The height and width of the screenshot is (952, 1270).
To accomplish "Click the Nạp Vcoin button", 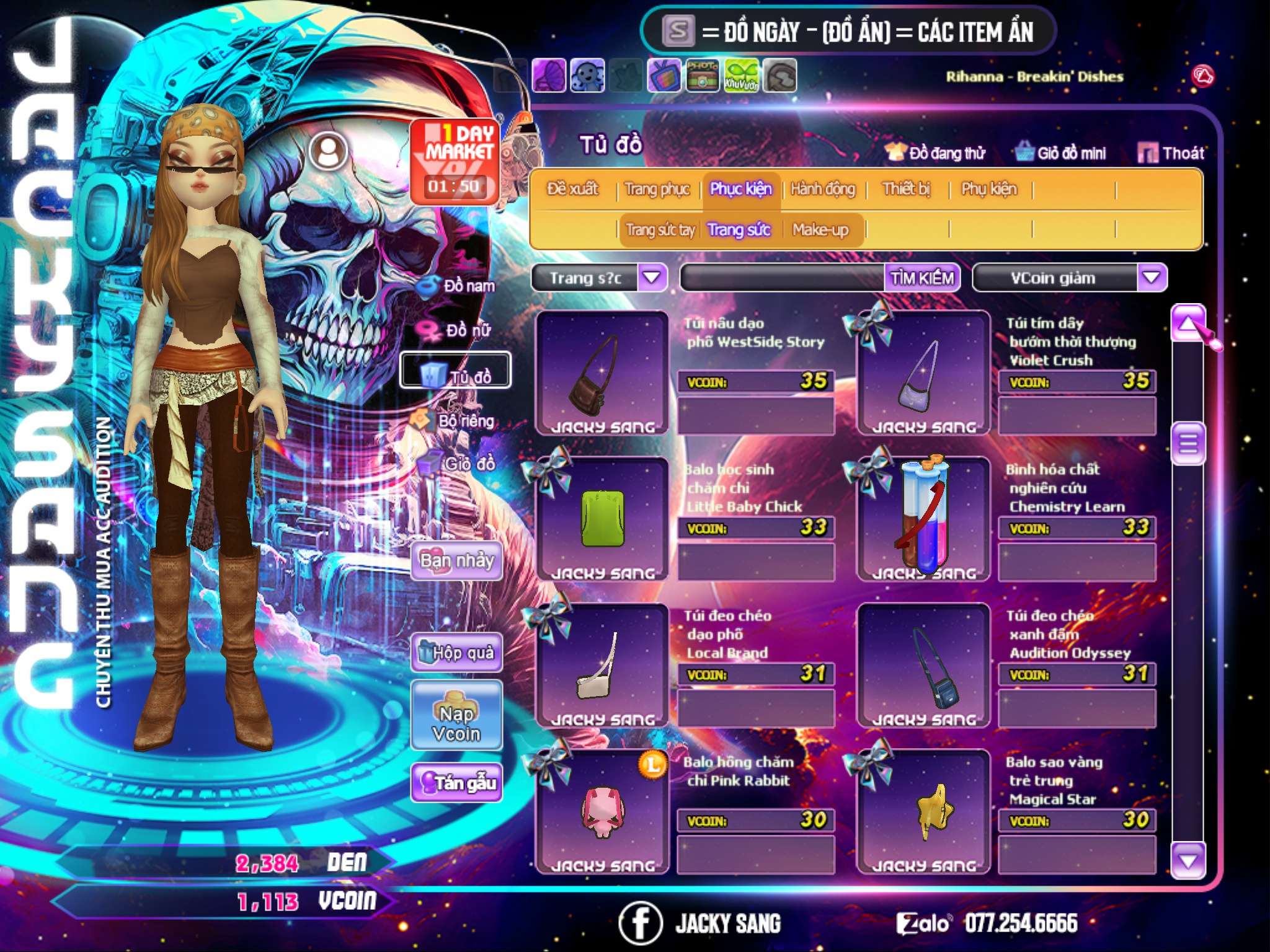I will 456,723.
